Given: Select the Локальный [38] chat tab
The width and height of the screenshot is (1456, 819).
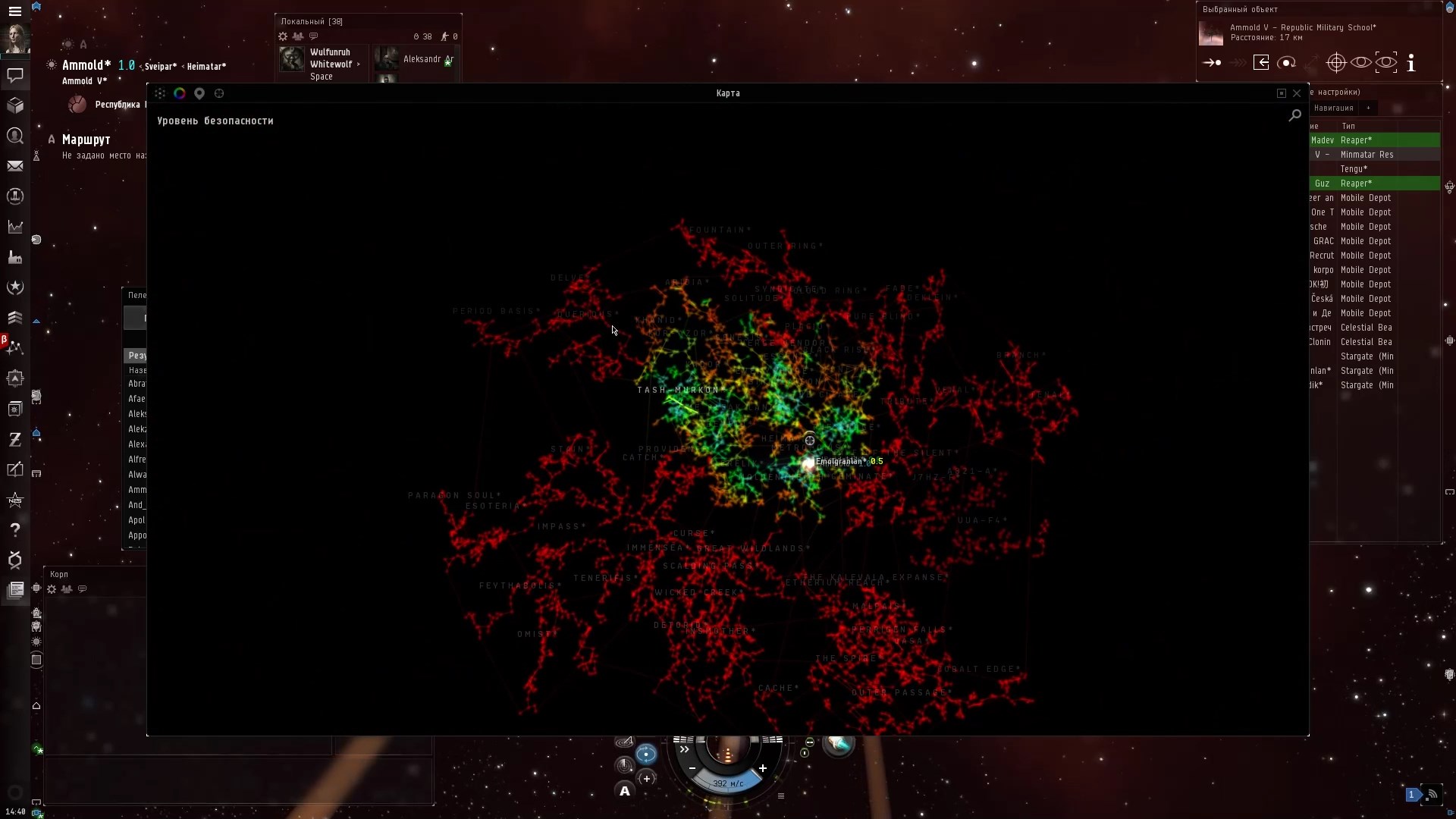Looking at the screenshot, I should click(x=311, y=21).
